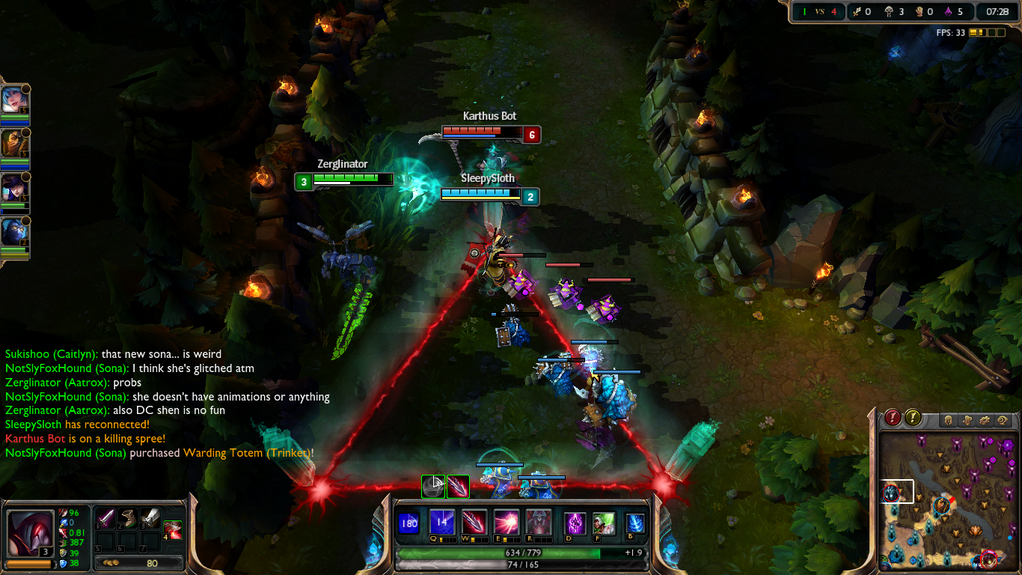This screenshot has width=1022, height=575.
Task: Click the item in inventory slot 1
Action: pyautogui.click(x=106, y=518)
